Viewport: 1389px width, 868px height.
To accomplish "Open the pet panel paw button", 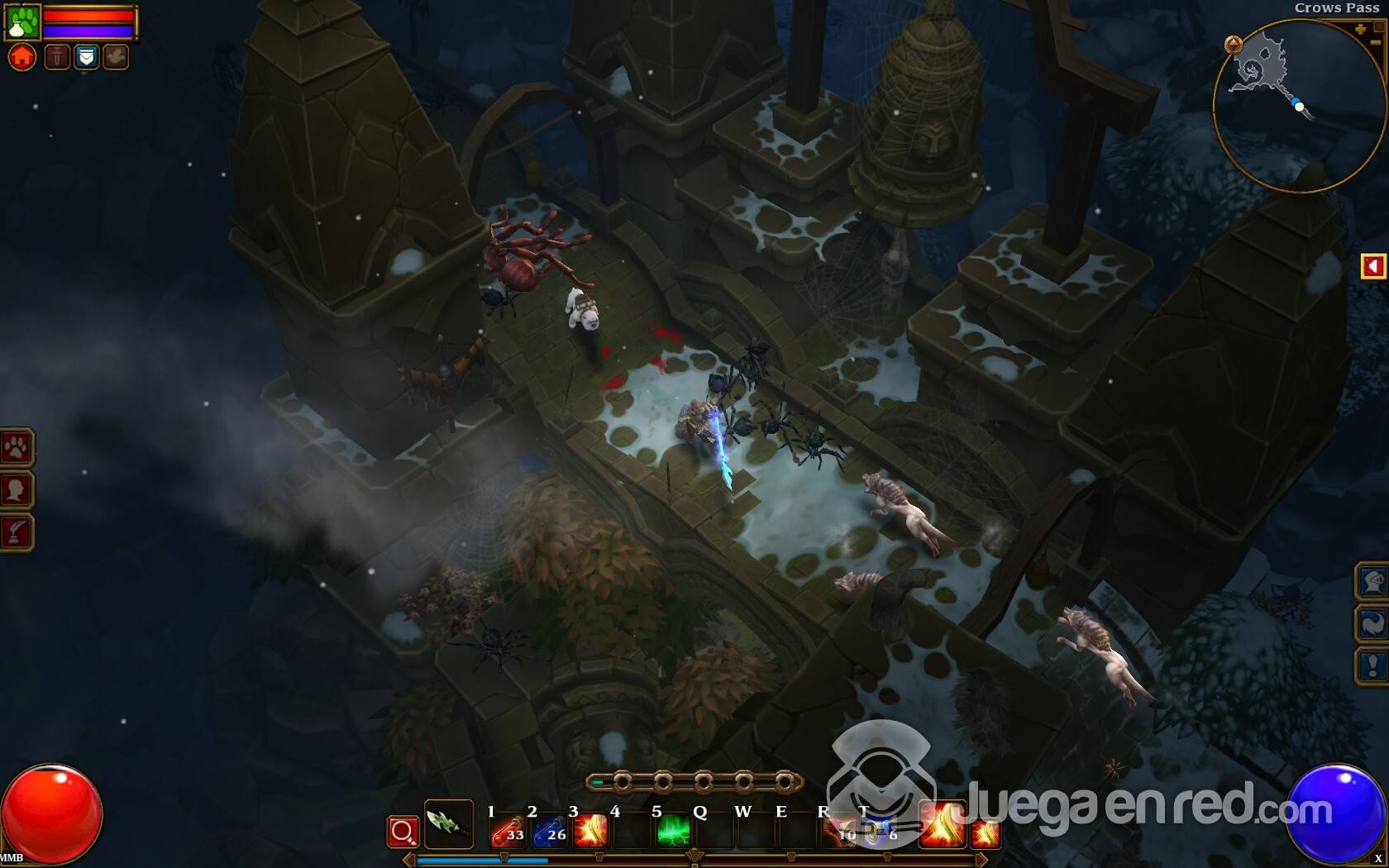I will pyautogui.click(x=16, y=448).
